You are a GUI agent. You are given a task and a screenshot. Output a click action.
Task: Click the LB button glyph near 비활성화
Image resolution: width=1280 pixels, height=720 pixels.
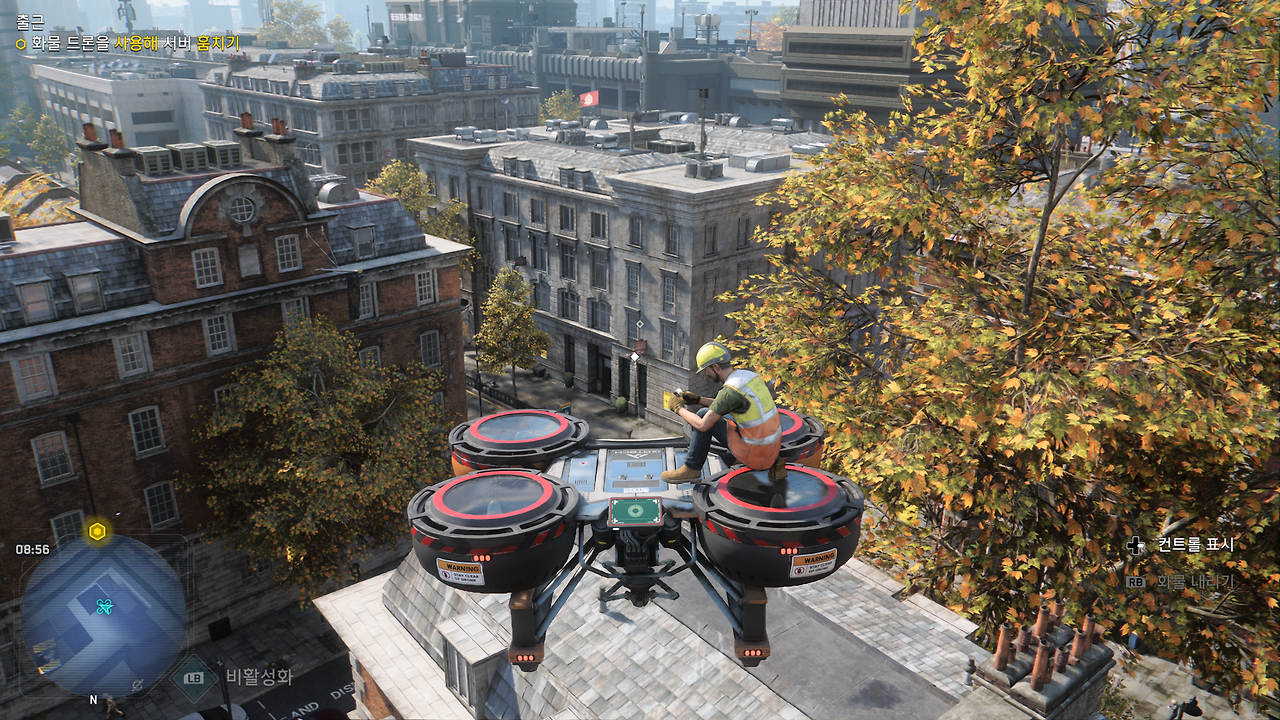(x=193, y=678)
